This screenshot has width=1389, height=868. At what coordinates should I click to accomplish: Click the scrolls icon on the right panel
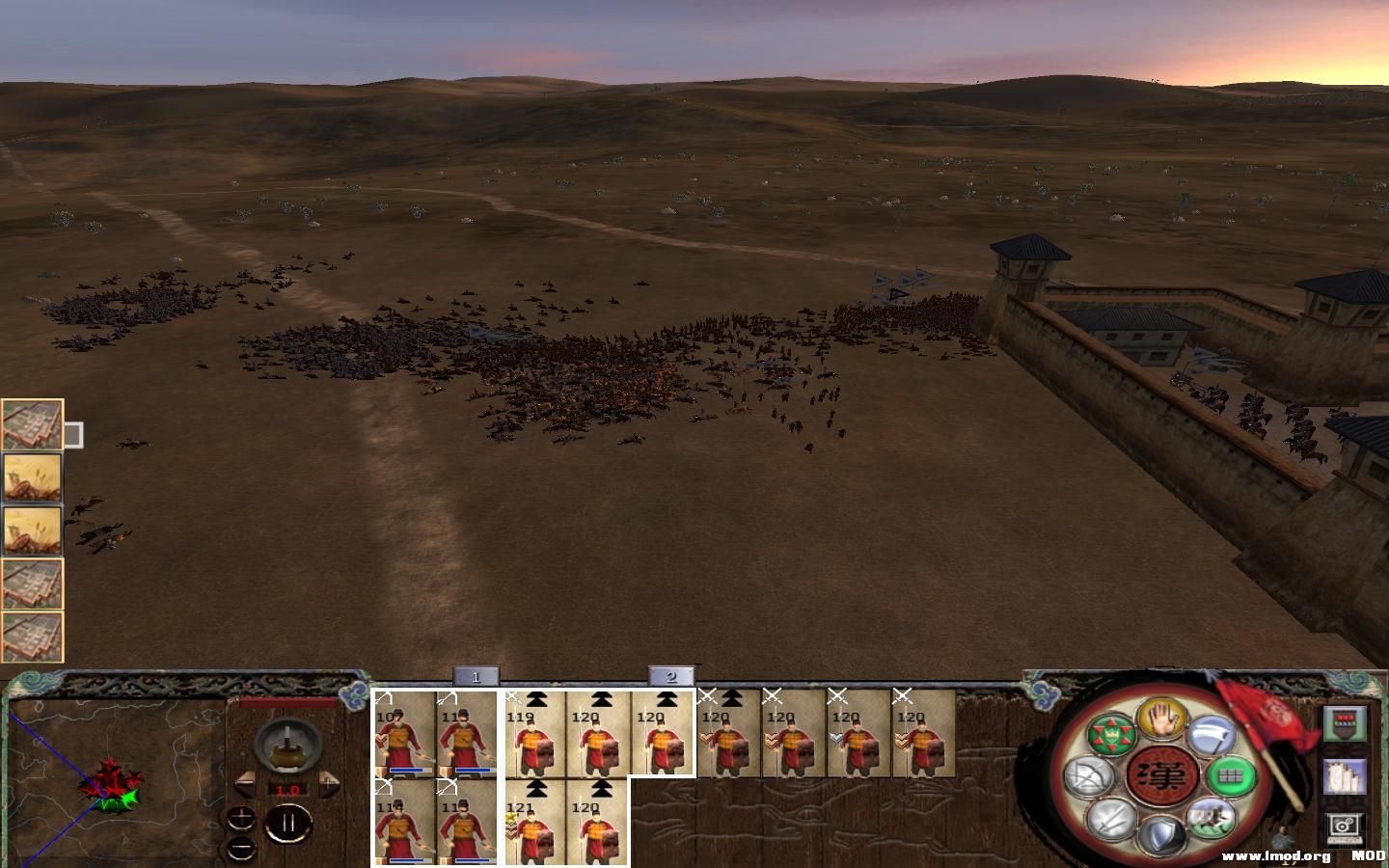click(1342, 778)
